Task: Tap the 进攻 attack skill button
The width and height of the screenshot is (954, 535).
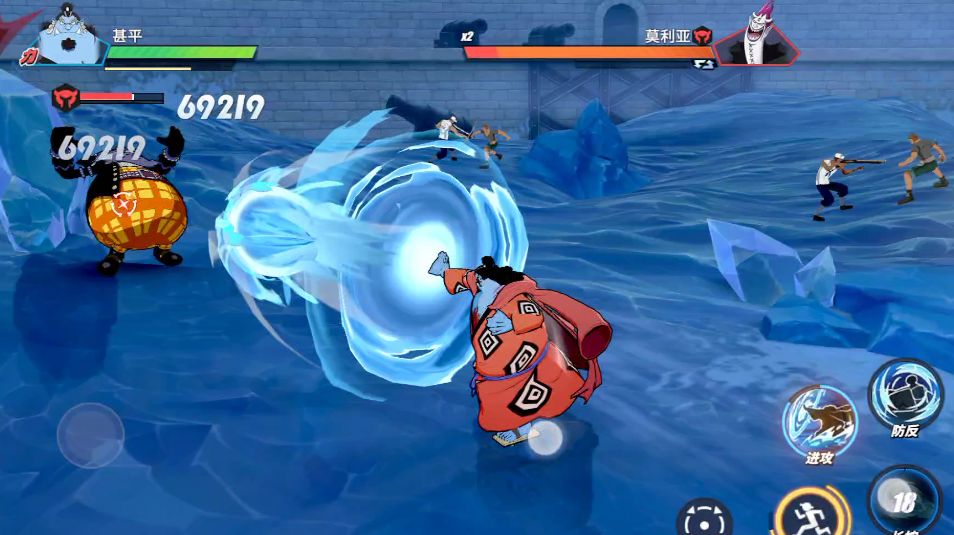Action: coord(819,422)
